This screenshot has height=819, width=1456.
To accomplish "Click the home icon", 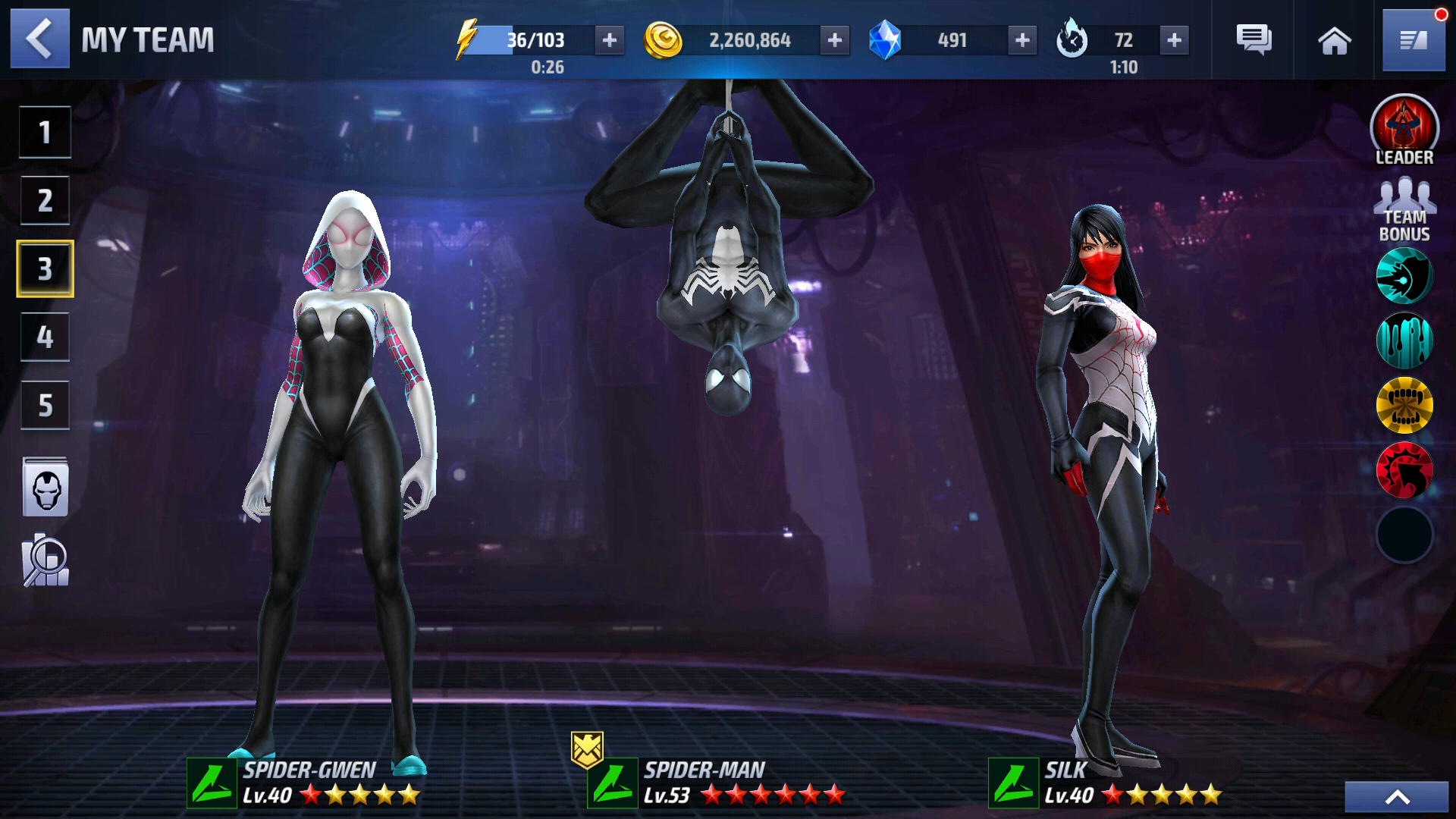I will 1335,40.
